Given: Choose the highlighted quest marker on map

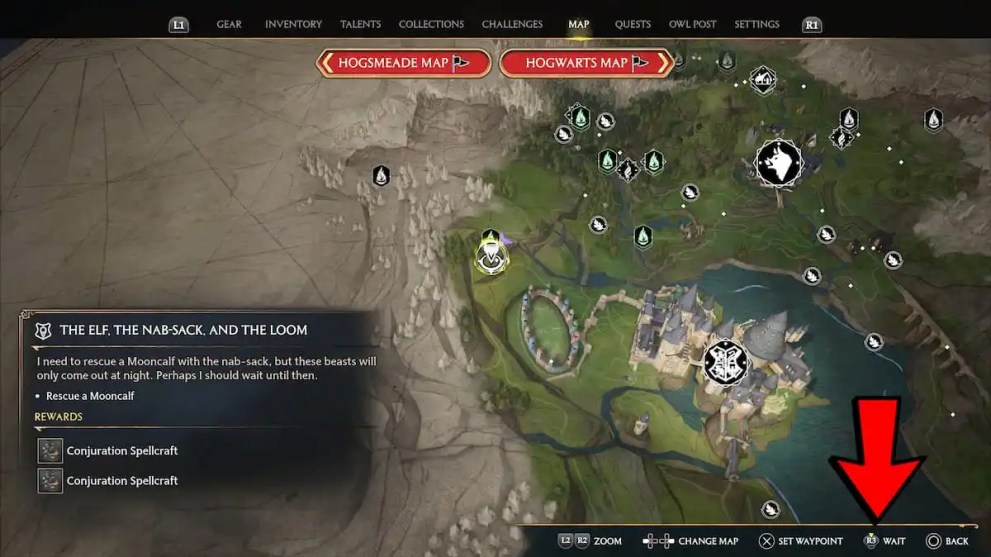Looking at the screenshot, I should pyautogui.click(x=491, y=258).
